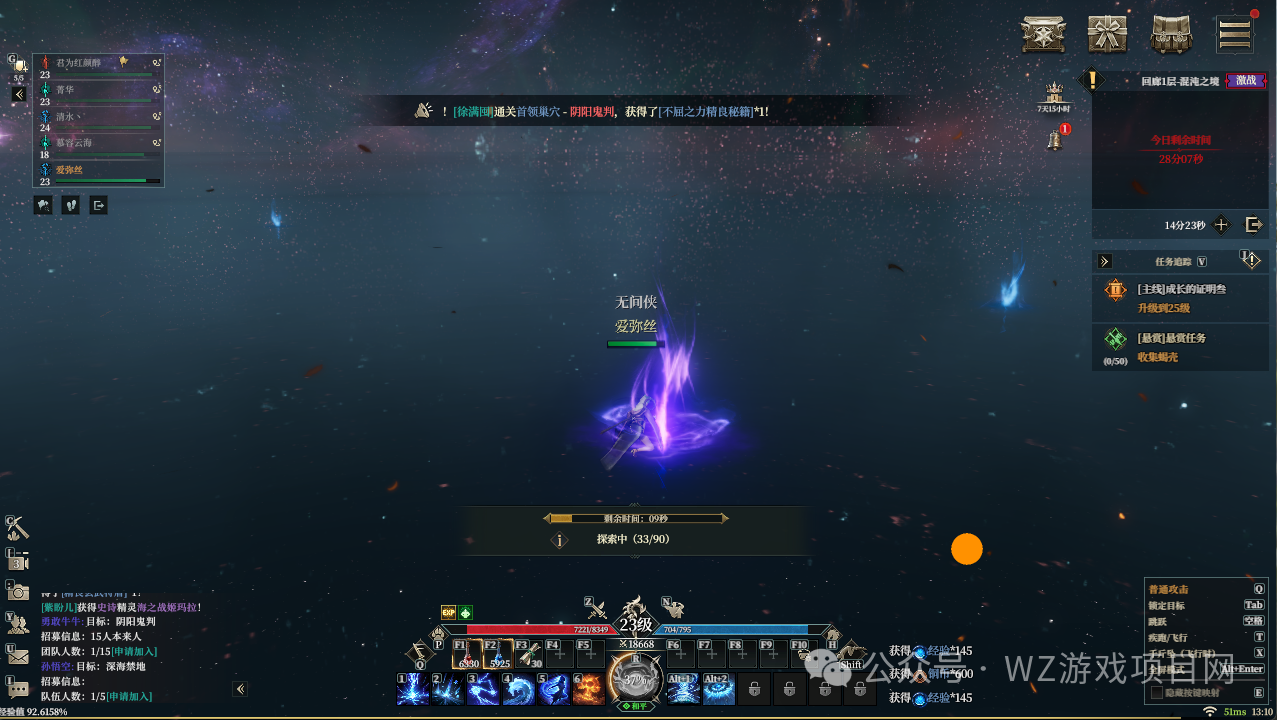
Task: Use the scroll item in slot F3
Action: click(x=529, y=654)
